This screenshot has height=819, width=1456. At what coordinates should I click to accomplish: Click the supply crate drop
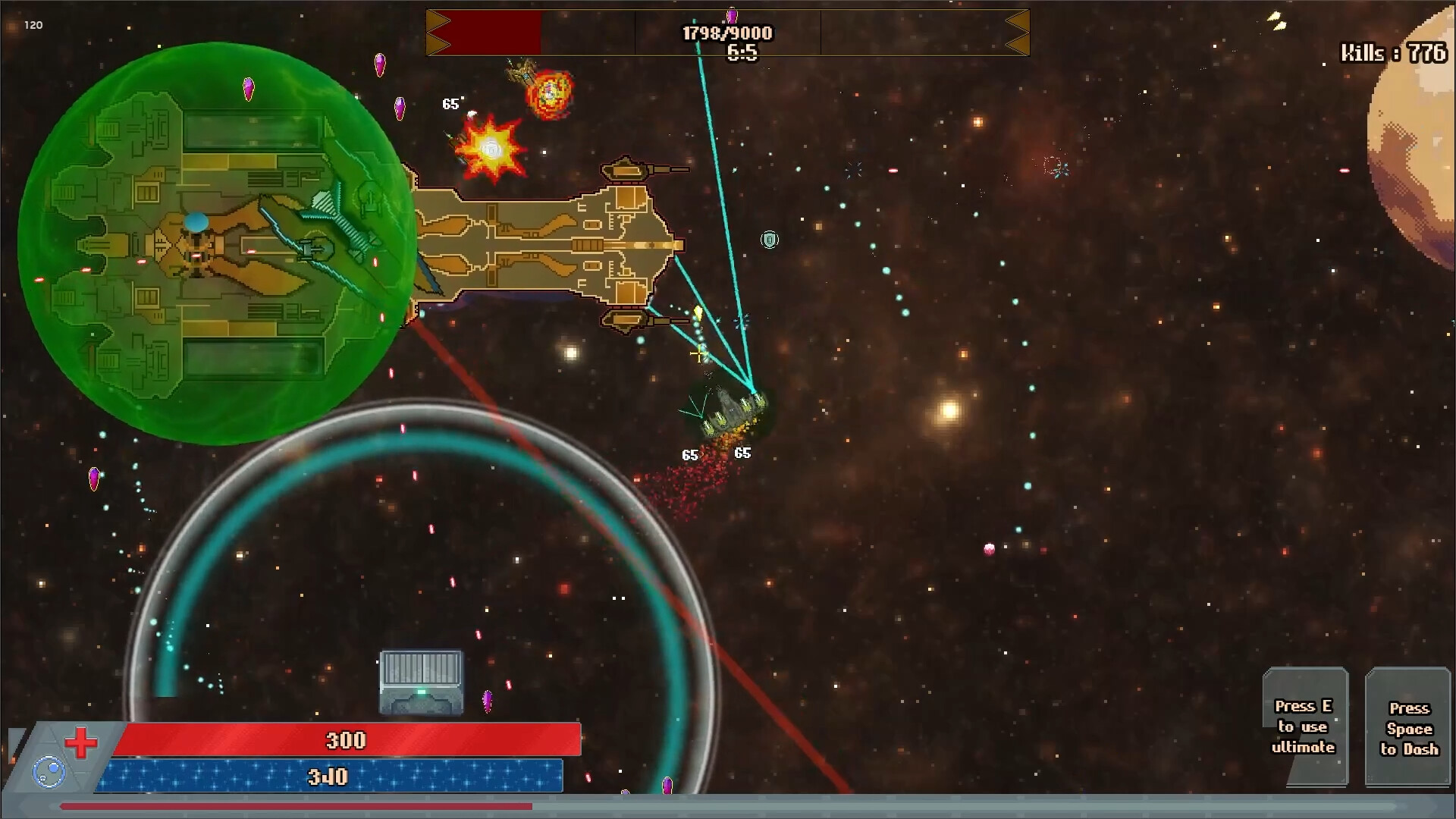[x=421, y=681]
